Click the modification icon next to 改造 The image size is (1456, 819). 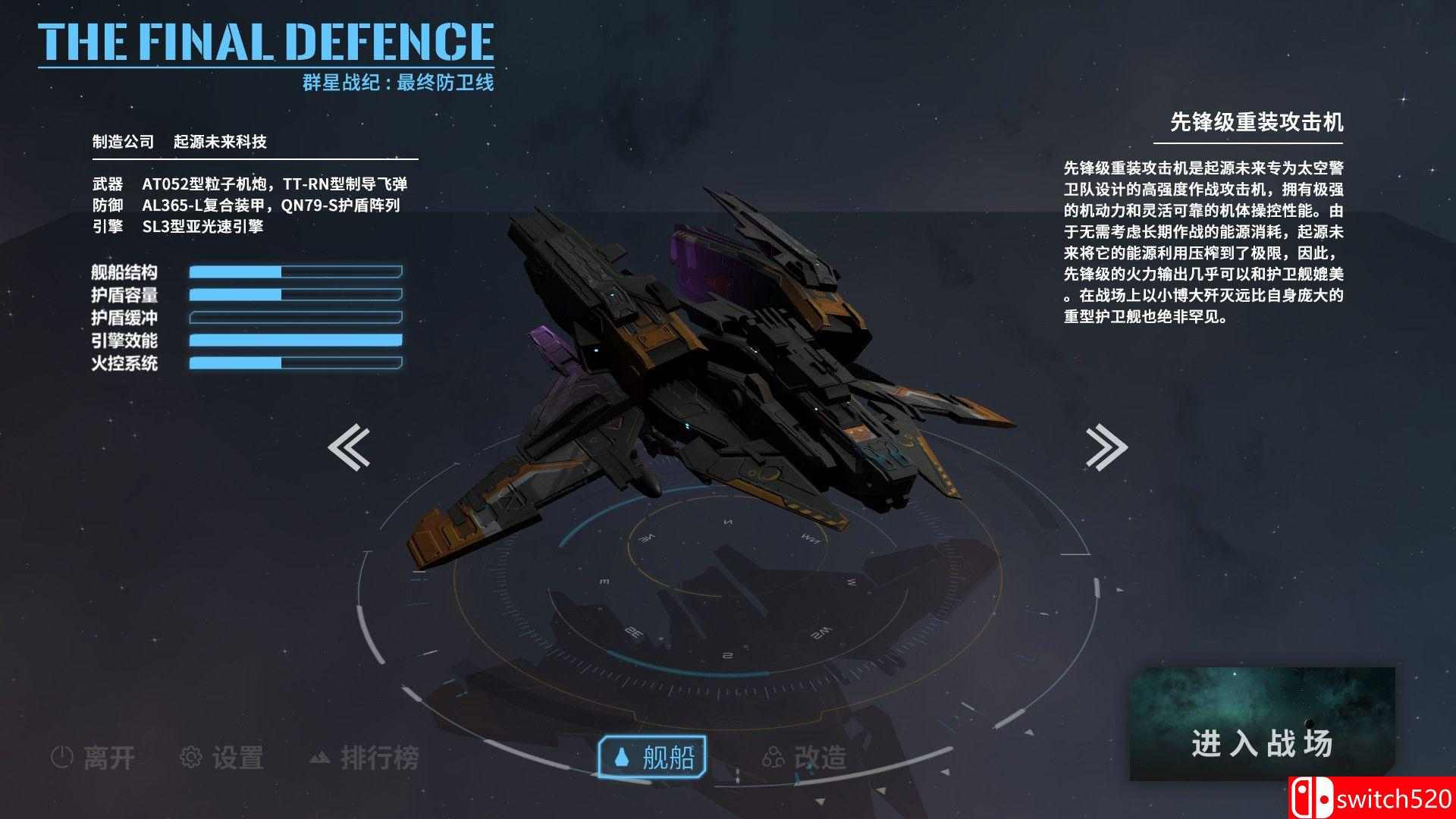(x=771, y=756)
